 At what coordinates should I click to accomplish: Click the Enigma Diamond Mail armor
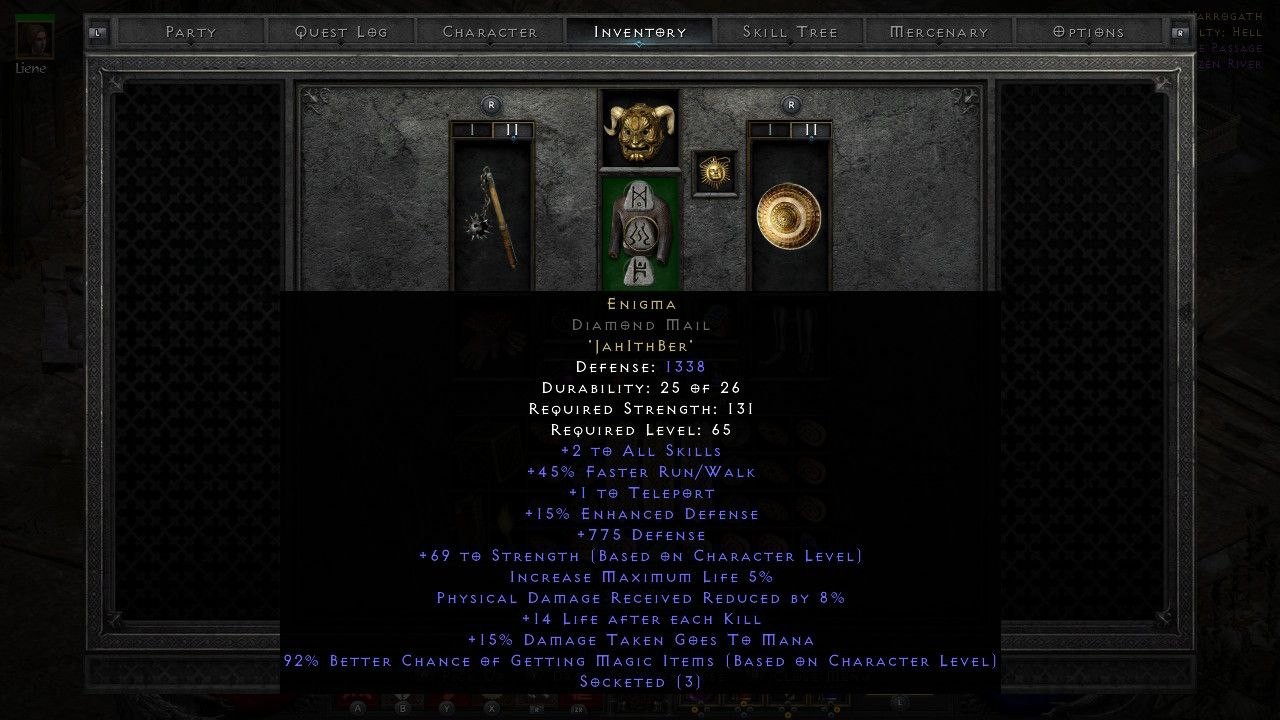click(x=641, y=232)
